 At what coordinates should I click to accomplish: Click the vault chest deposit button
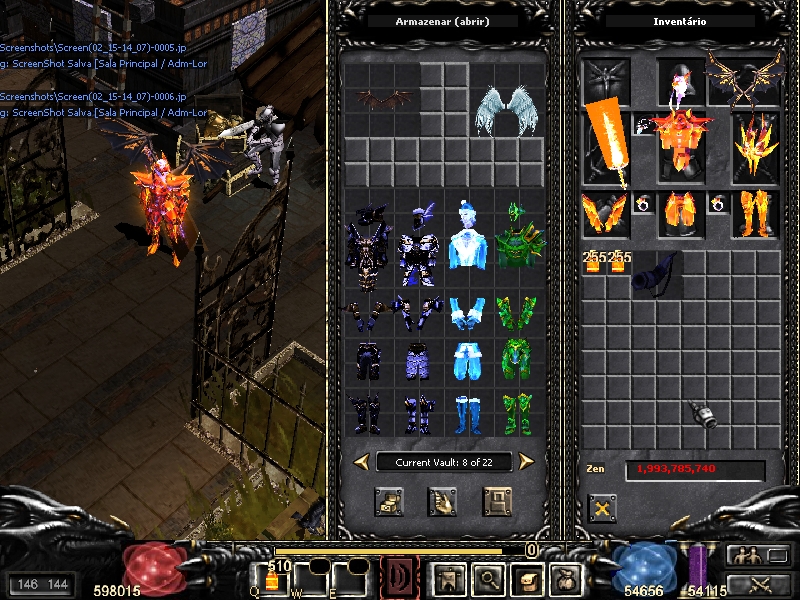click(389, 501)
